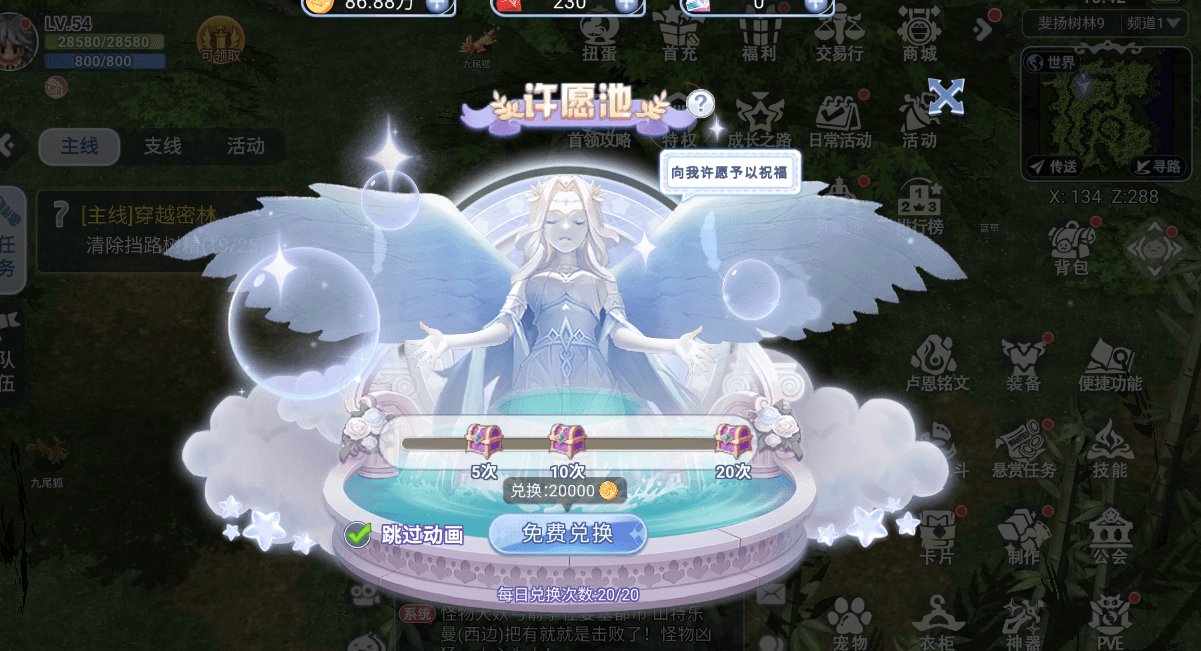This screenshot has width=1201, height=651.
Task: Open the 公会 guild menu
Action: point(1109,535)
